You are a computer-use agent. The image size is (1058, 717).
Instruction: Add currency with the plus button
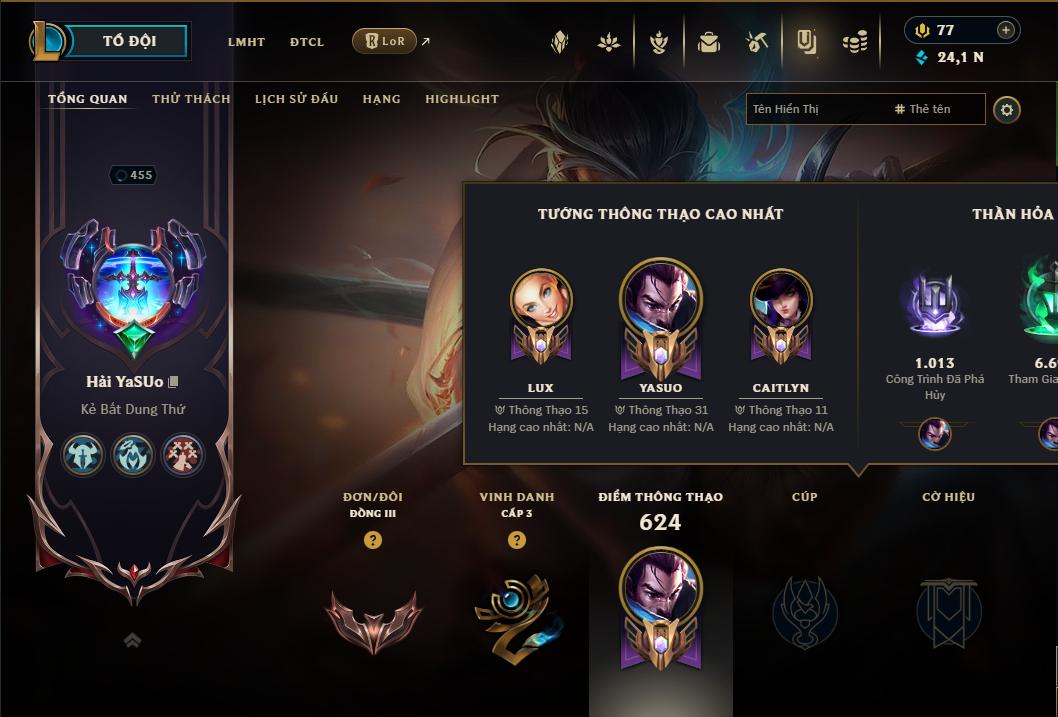(x=1005, y=30)
